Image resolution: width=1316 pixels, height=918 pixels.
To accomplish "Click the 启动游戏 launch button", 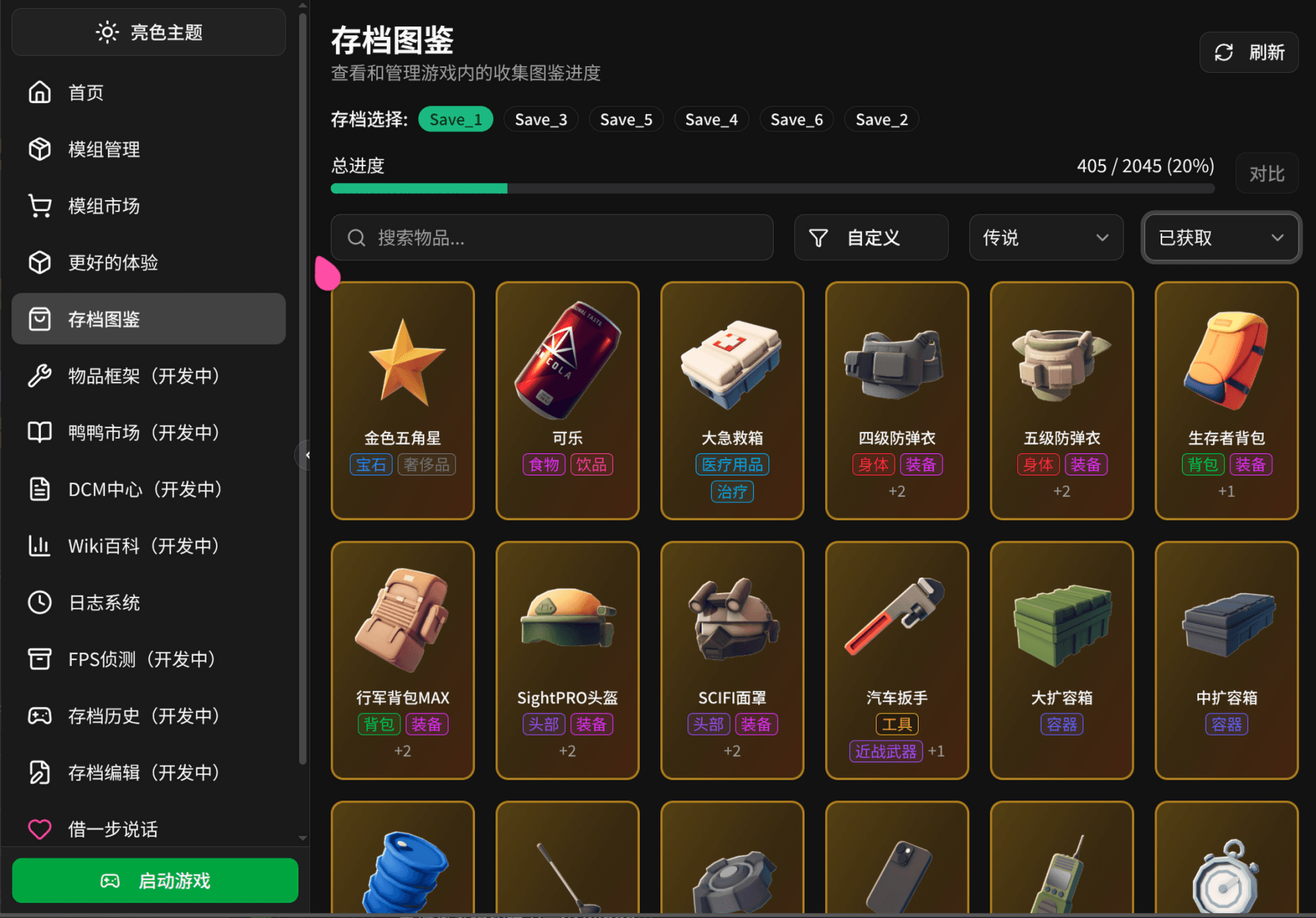I will pyautogui.click(x=154, y=880).
